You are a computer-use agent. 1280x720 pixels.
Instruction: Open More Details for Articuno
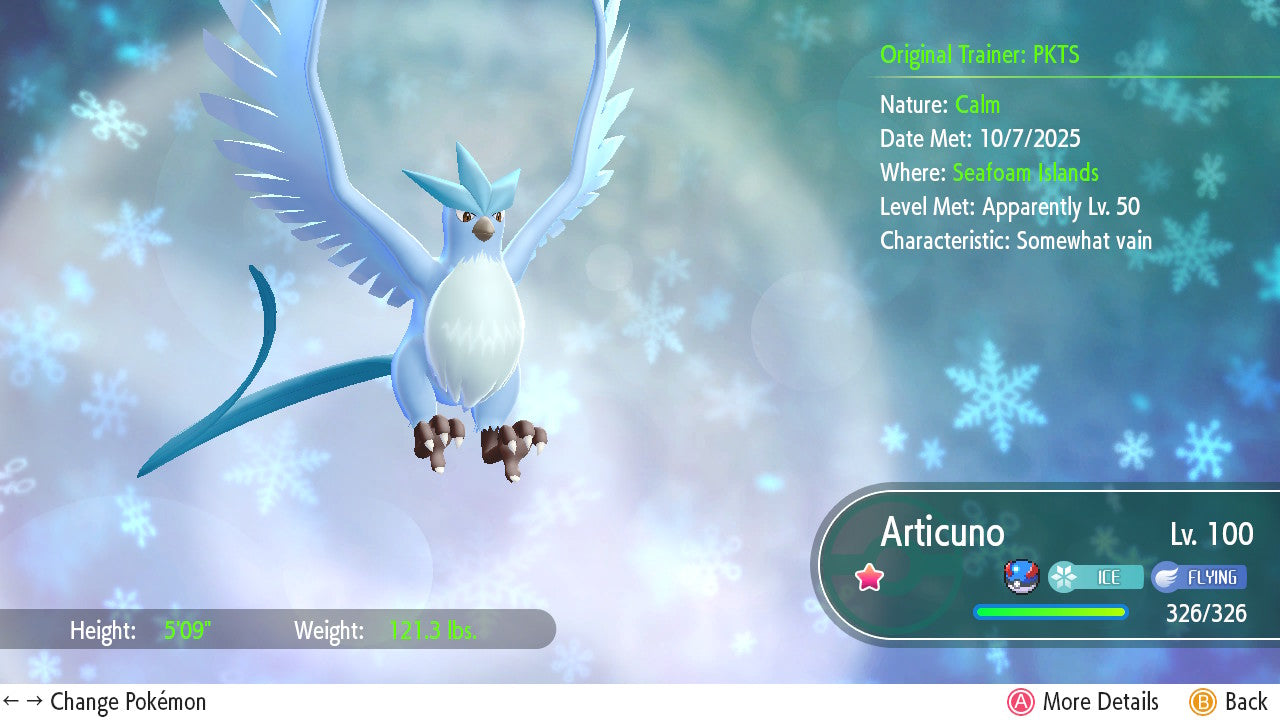pos(1083,702)
